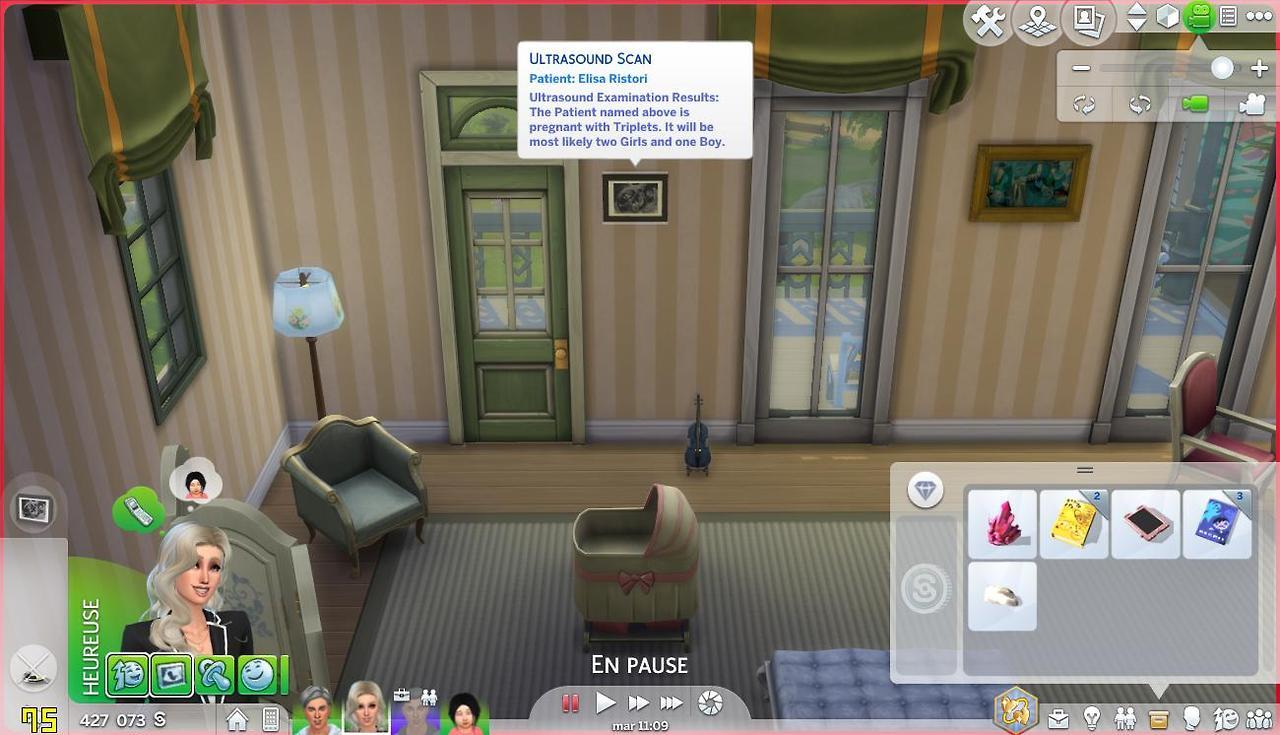This screenshot has height=735, width=1280.
Task: Select the pink crystal inventory item
Action: pyautogui.click(x=1002, y=524)
